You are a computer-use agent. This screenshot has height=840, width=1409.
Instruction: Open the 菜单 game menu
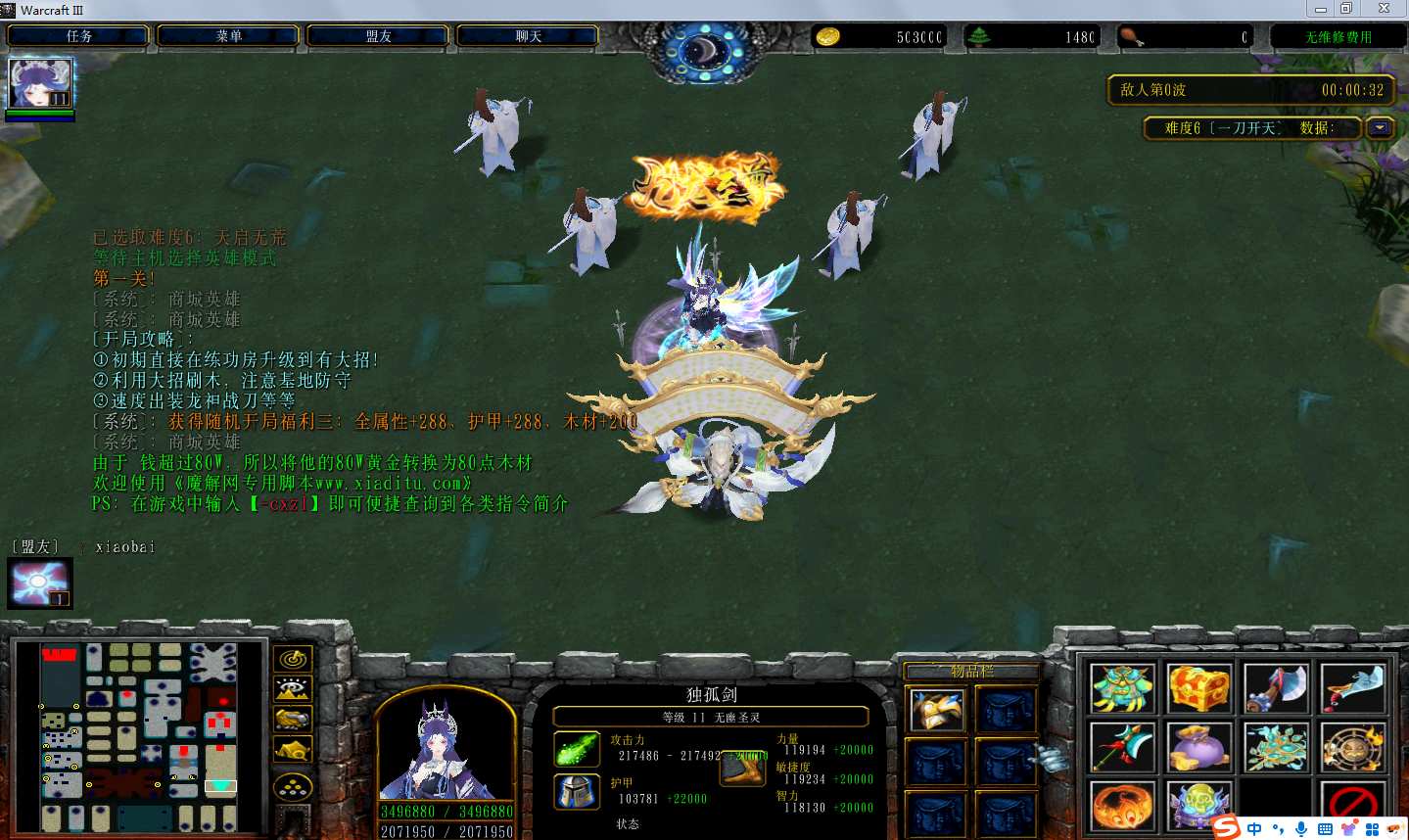228,36
